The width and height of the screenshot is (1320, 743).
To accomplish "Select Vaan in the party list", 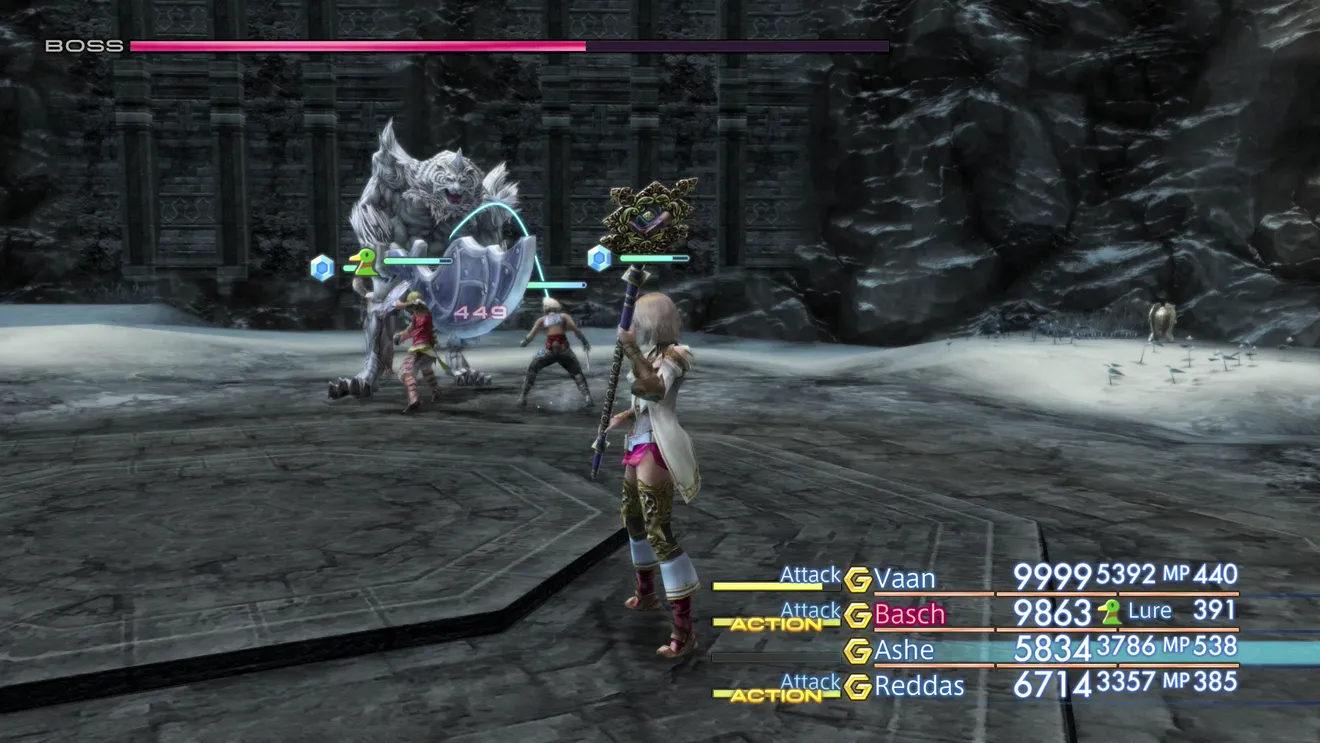I will pyautogui.click(x=905, y=579).
